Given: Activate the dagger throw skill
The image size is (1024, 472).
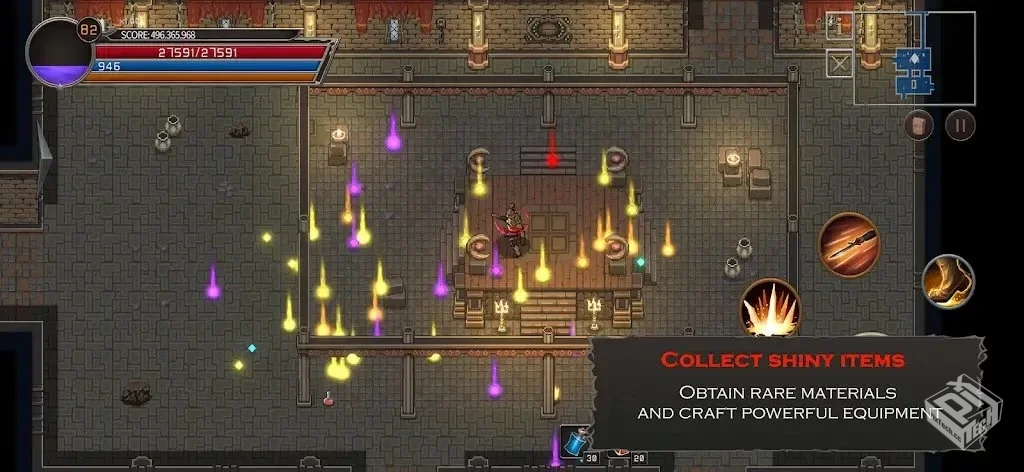Looking at the screenshot, I should point(848,242).
